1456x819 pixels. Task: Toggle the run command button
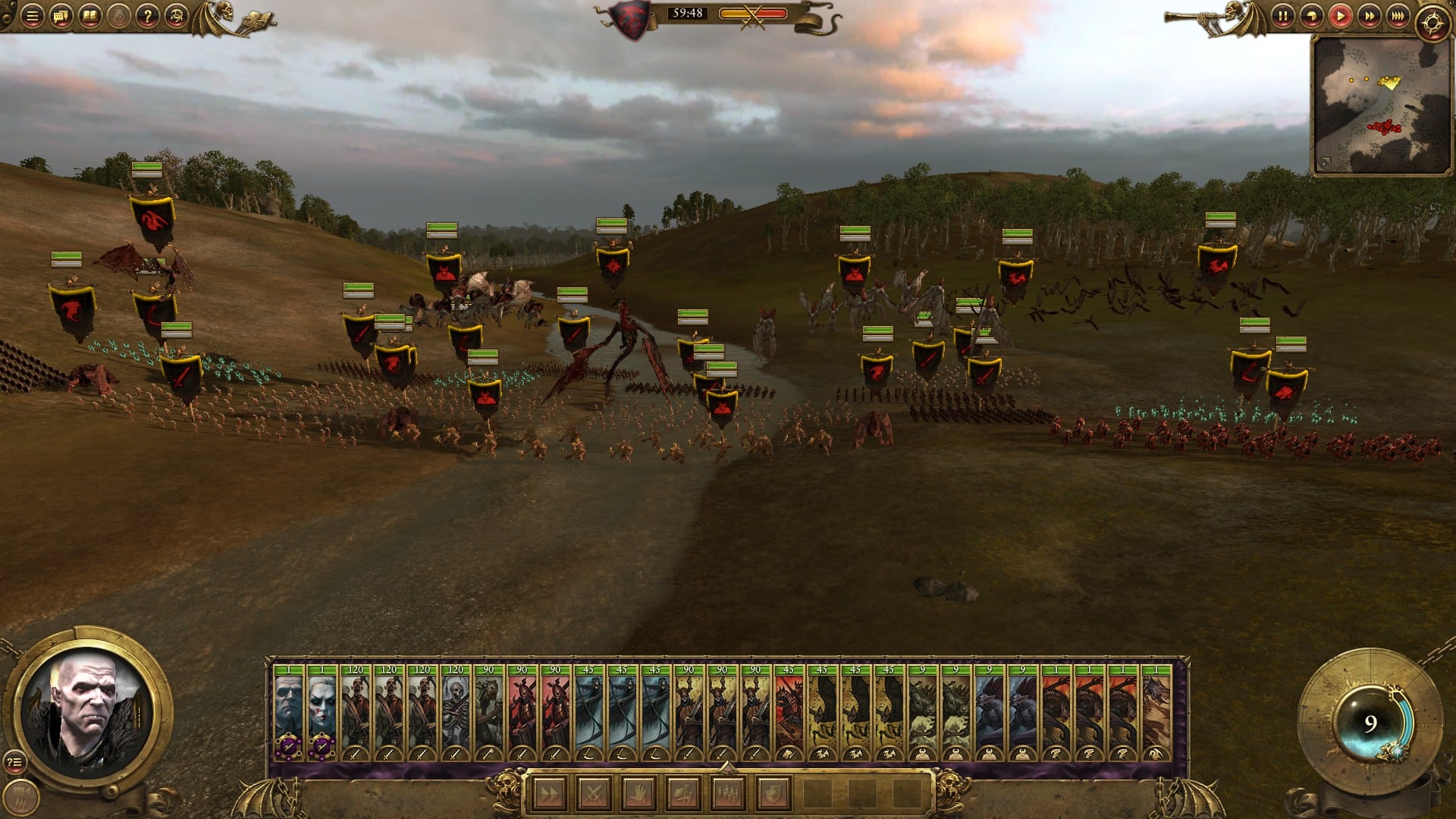tap(550, 794)
